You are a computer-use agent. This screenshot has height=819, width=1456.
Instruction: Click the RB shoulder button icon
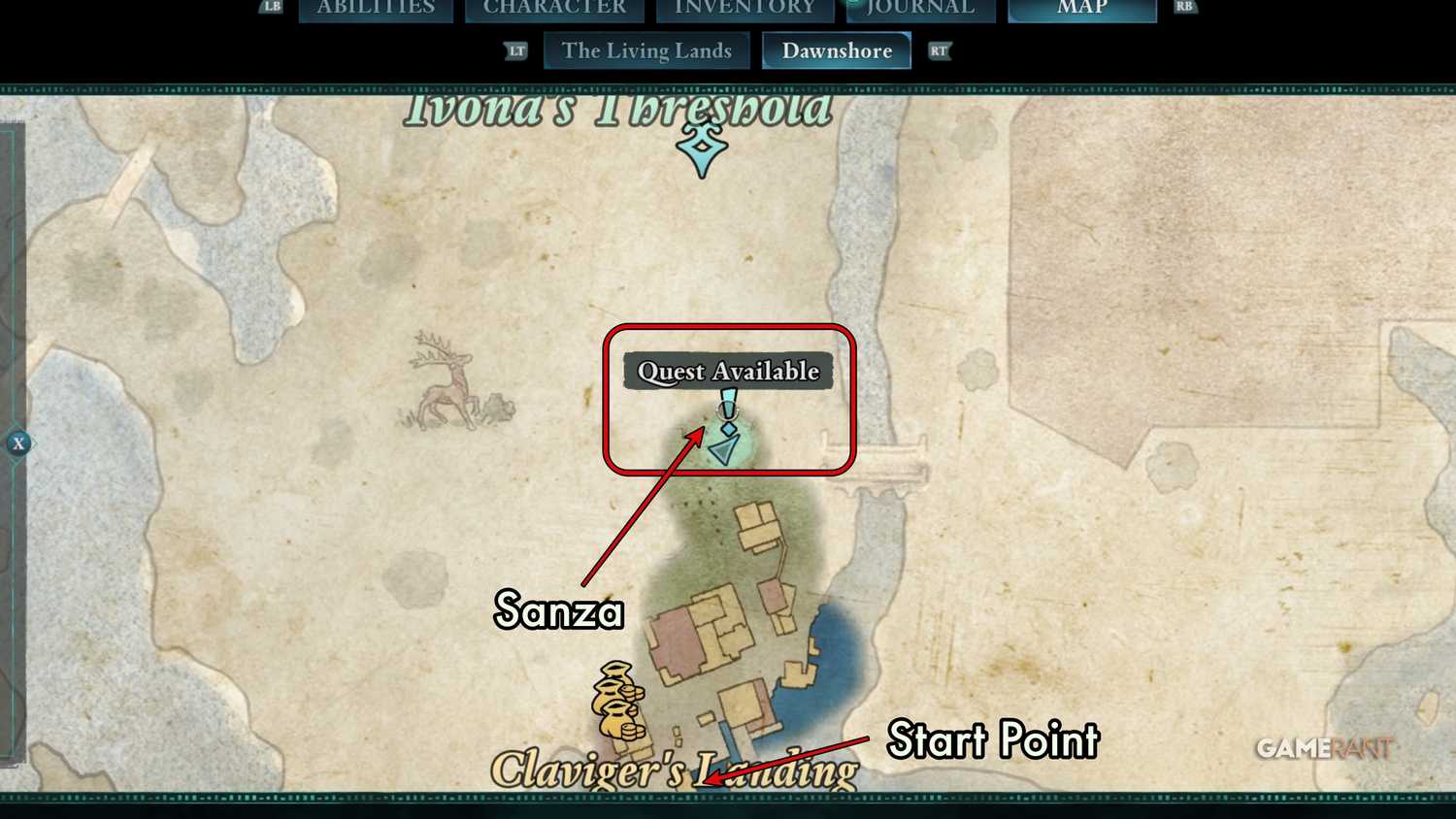click(x=1184, y=8)
